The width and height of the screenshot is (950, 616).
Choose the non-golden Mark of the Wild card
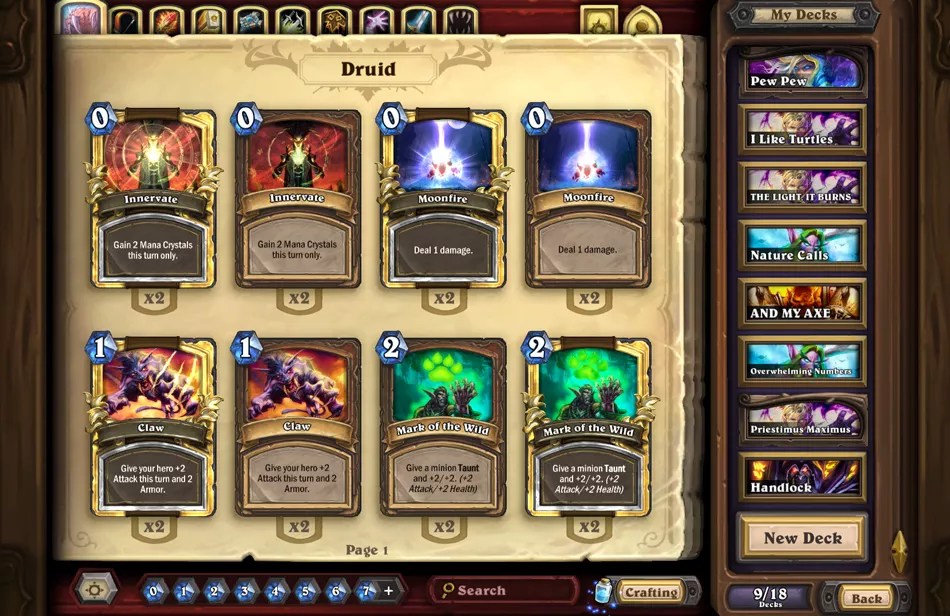[443, 427]
